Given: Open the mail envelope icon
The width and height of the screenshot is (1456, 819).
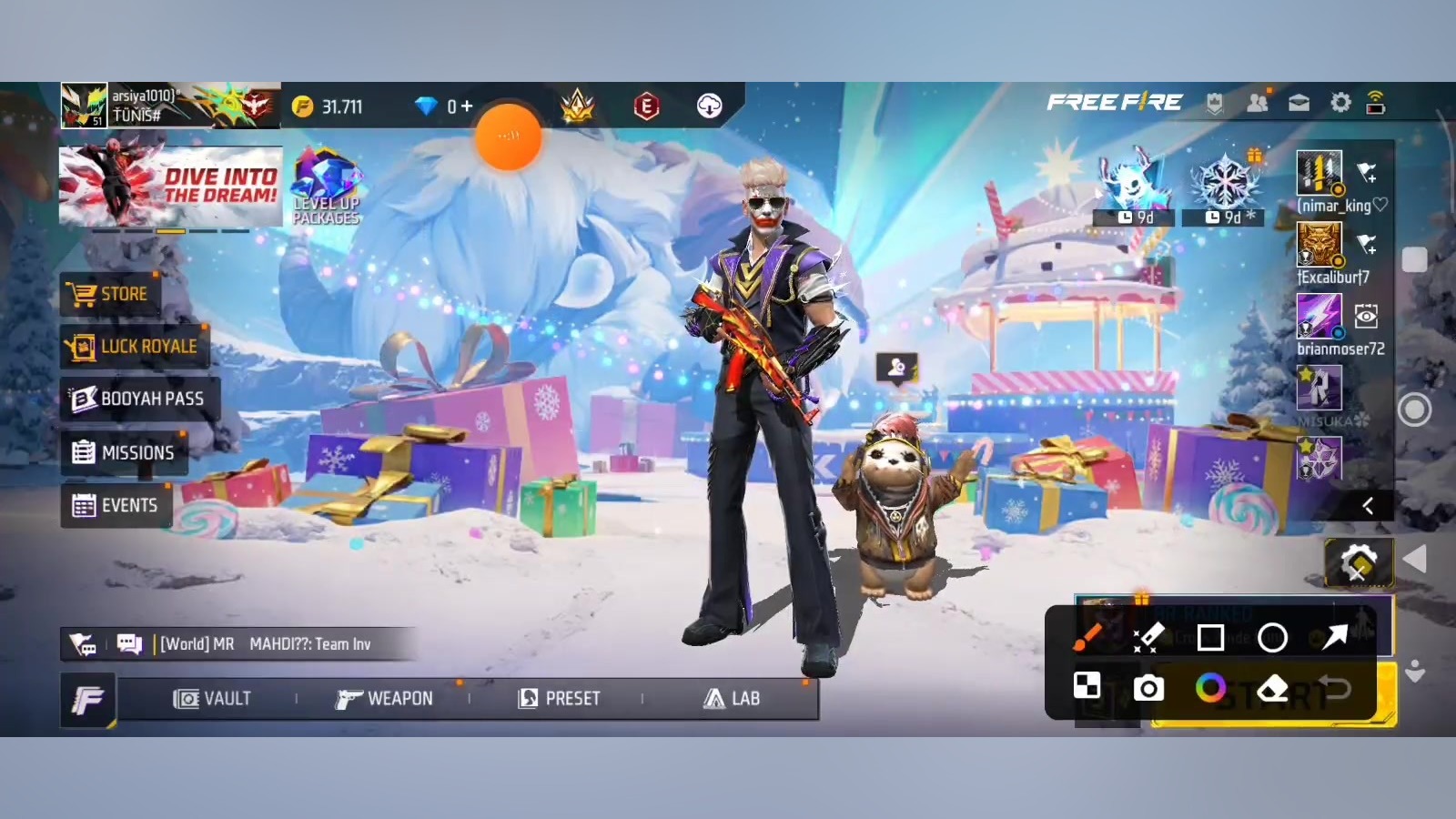Looking at the screenshot, I should [1299, 104].
